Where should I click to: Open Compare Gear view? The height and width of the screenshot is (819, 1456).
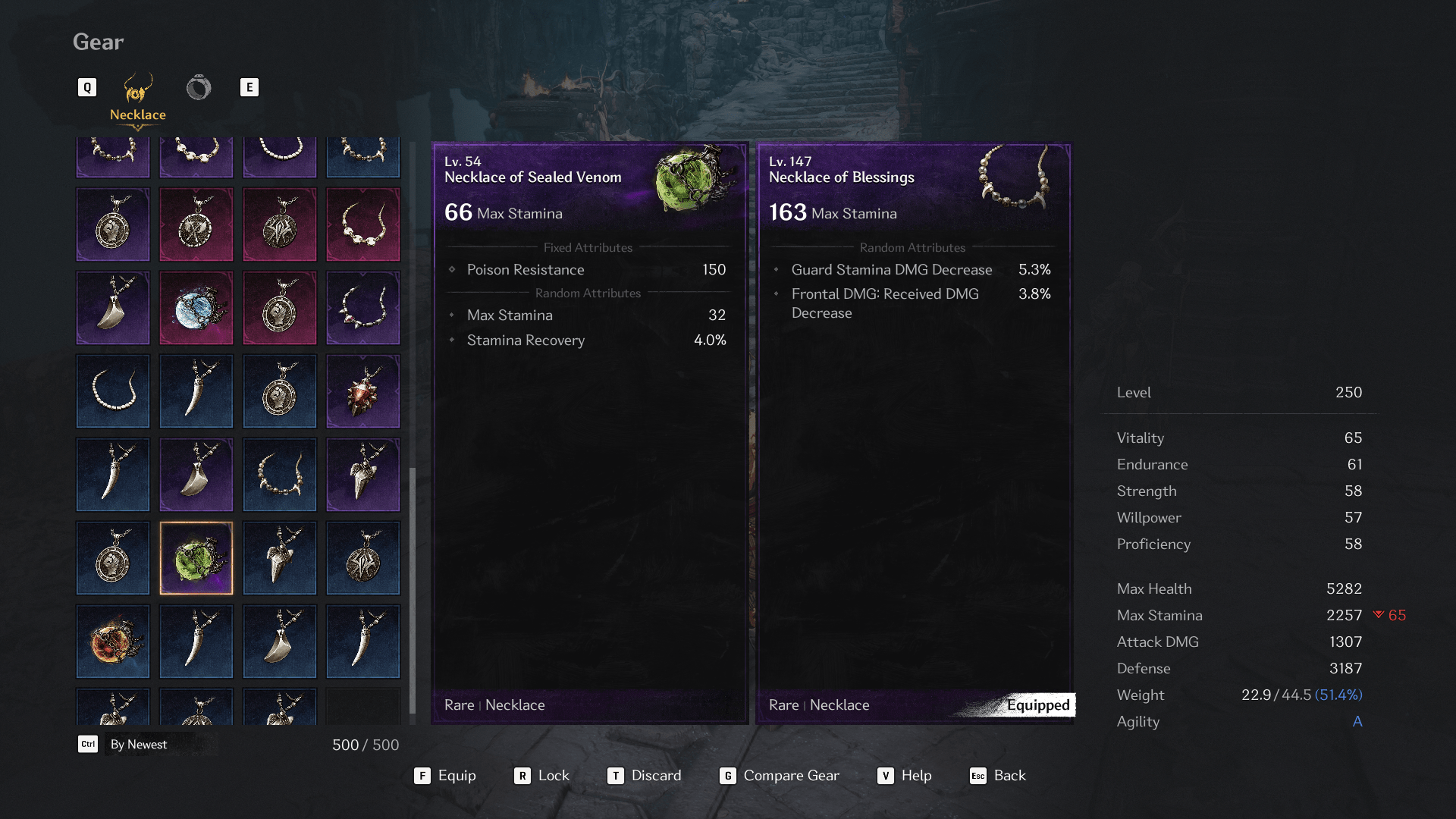click(x=780, y=776)
